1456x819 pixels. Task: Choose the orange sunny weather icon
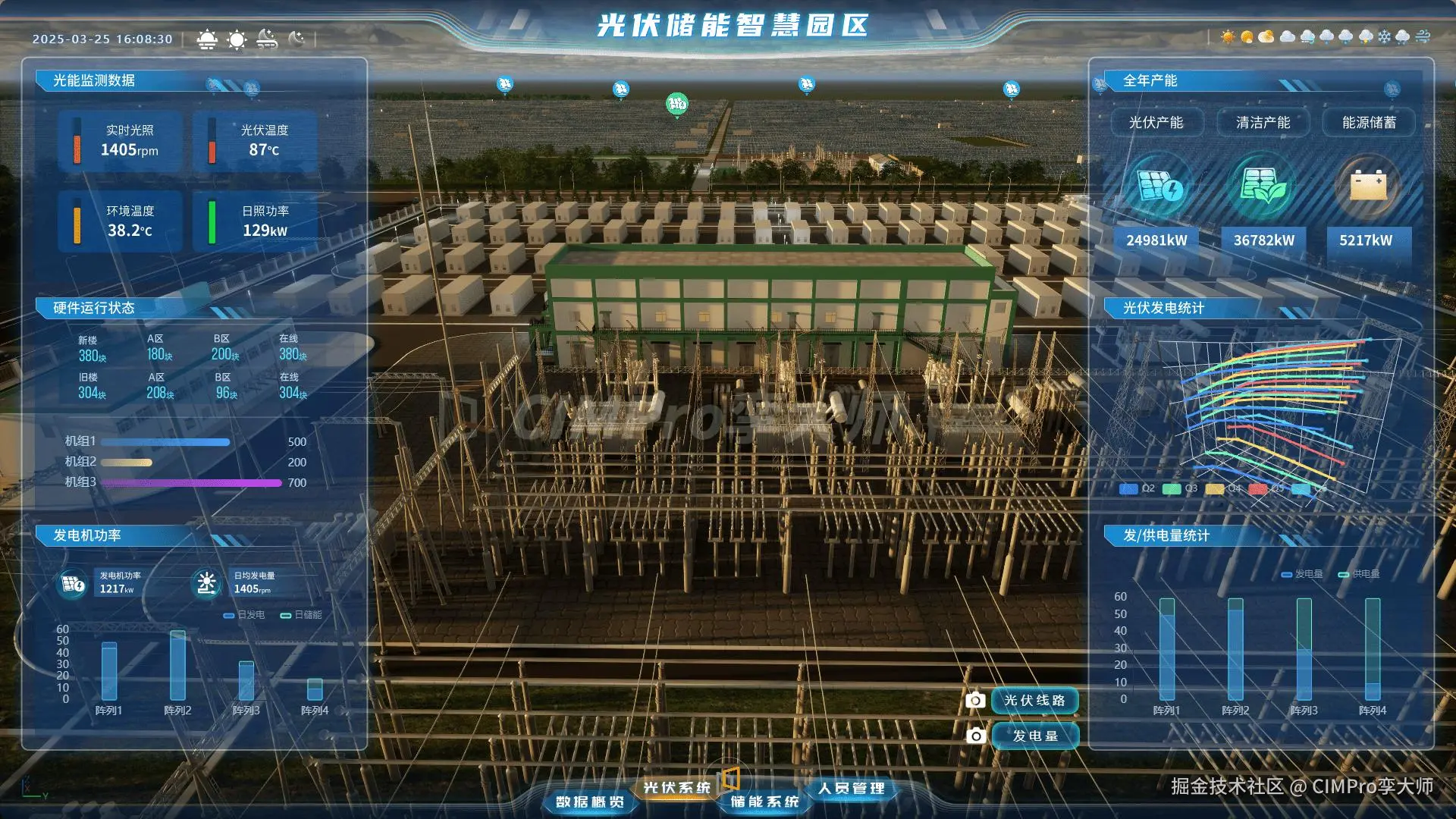click(x=1228, y=36)
